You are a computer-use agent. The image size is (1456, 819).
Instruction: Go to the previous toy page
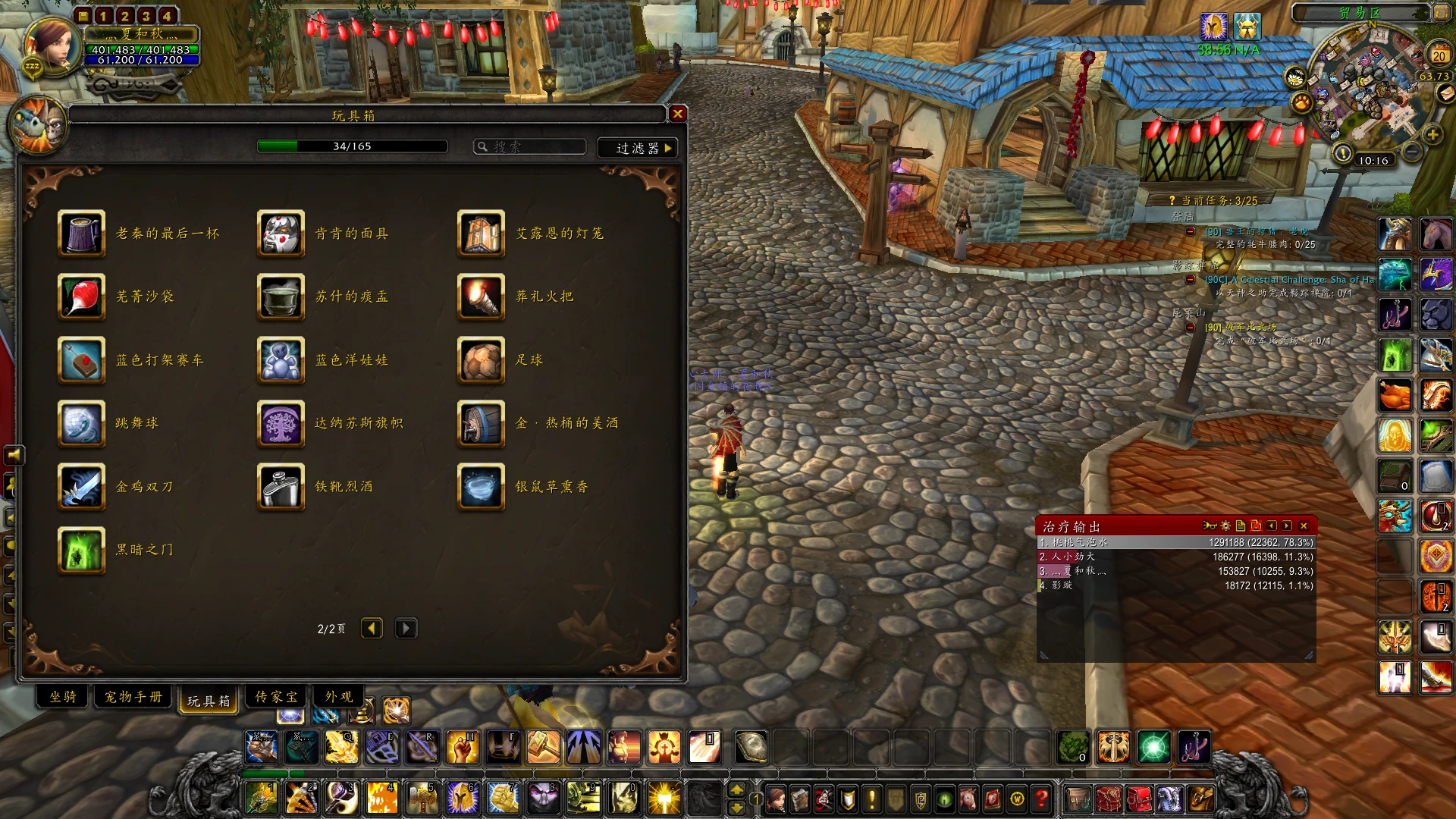pyautogui.click(x=372, y=629)
